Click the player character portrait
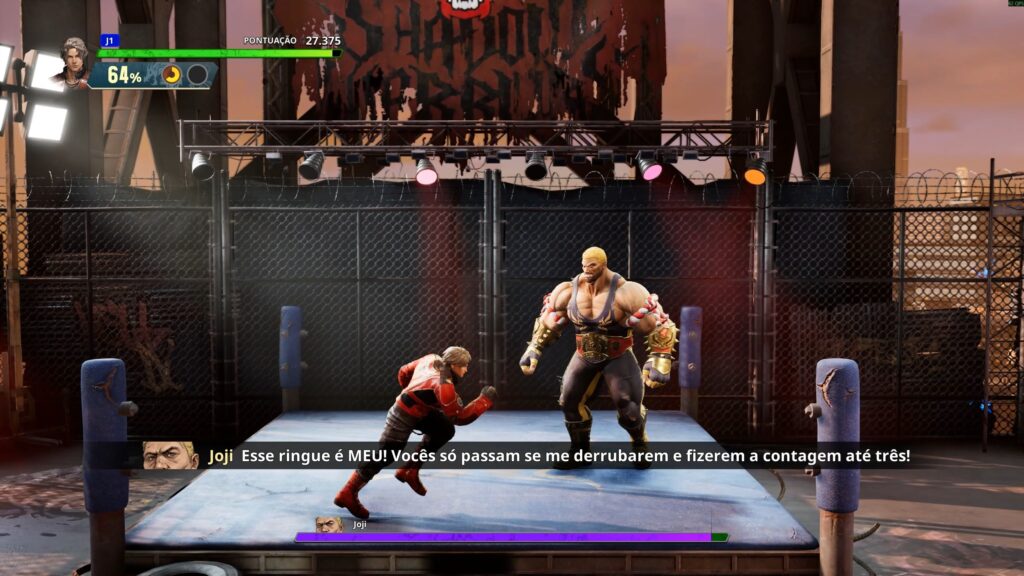The width and height of the screenshot is (1024, 576). click(73, 64)
